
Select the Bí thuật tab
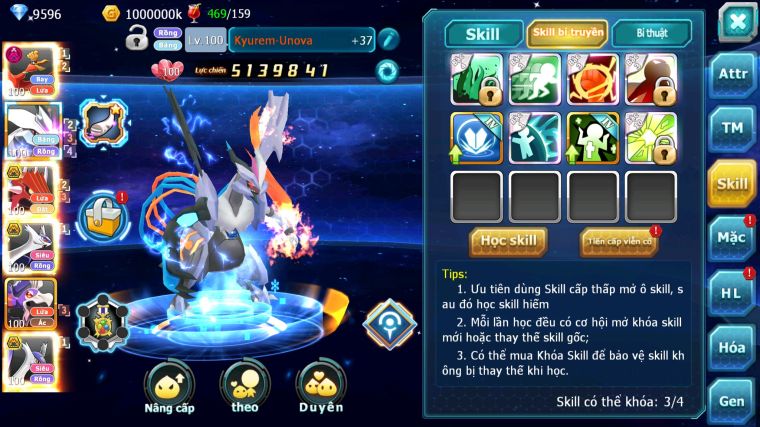651,33
